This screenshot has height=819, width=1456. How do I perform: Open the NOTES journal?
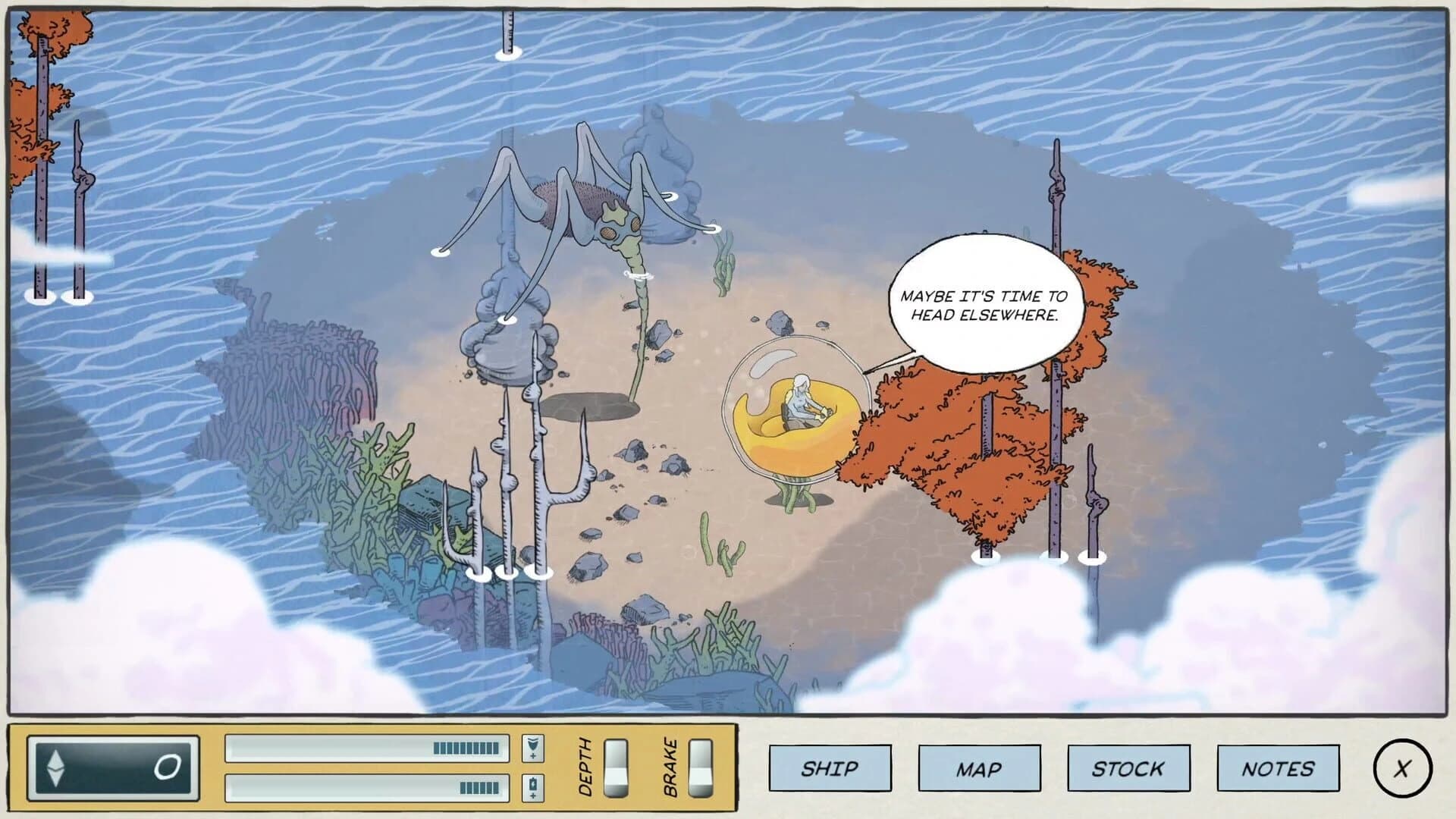(1277, 767)
